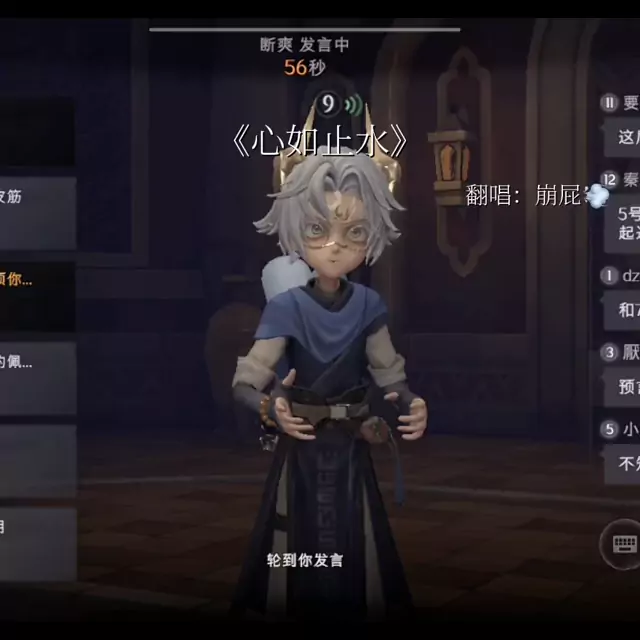Click the speaker number 9 badge
This screenshot has height=640, width=640.
327,104
